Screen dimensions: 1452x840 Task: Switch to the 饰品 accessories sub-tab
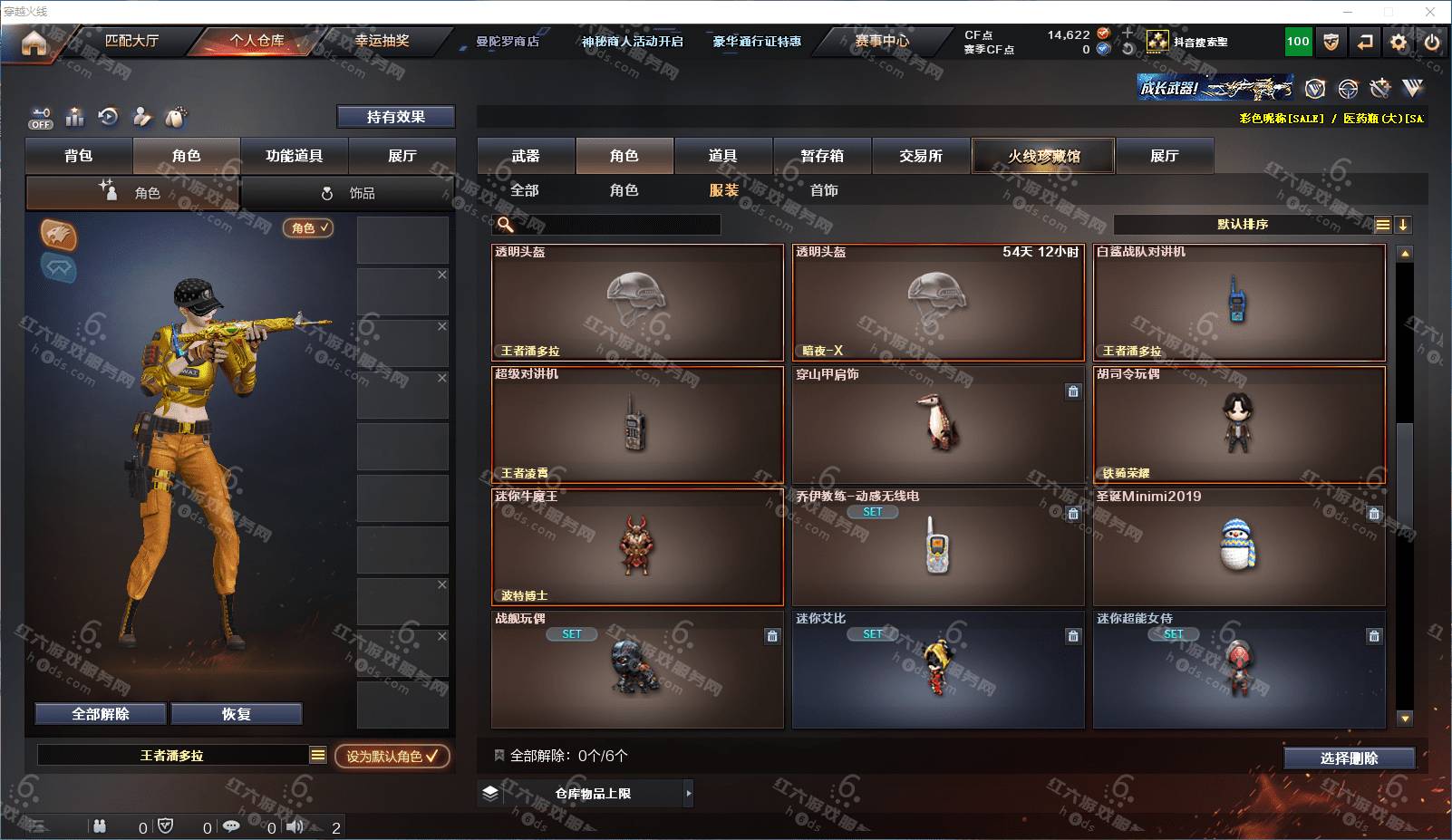point(348,193)
